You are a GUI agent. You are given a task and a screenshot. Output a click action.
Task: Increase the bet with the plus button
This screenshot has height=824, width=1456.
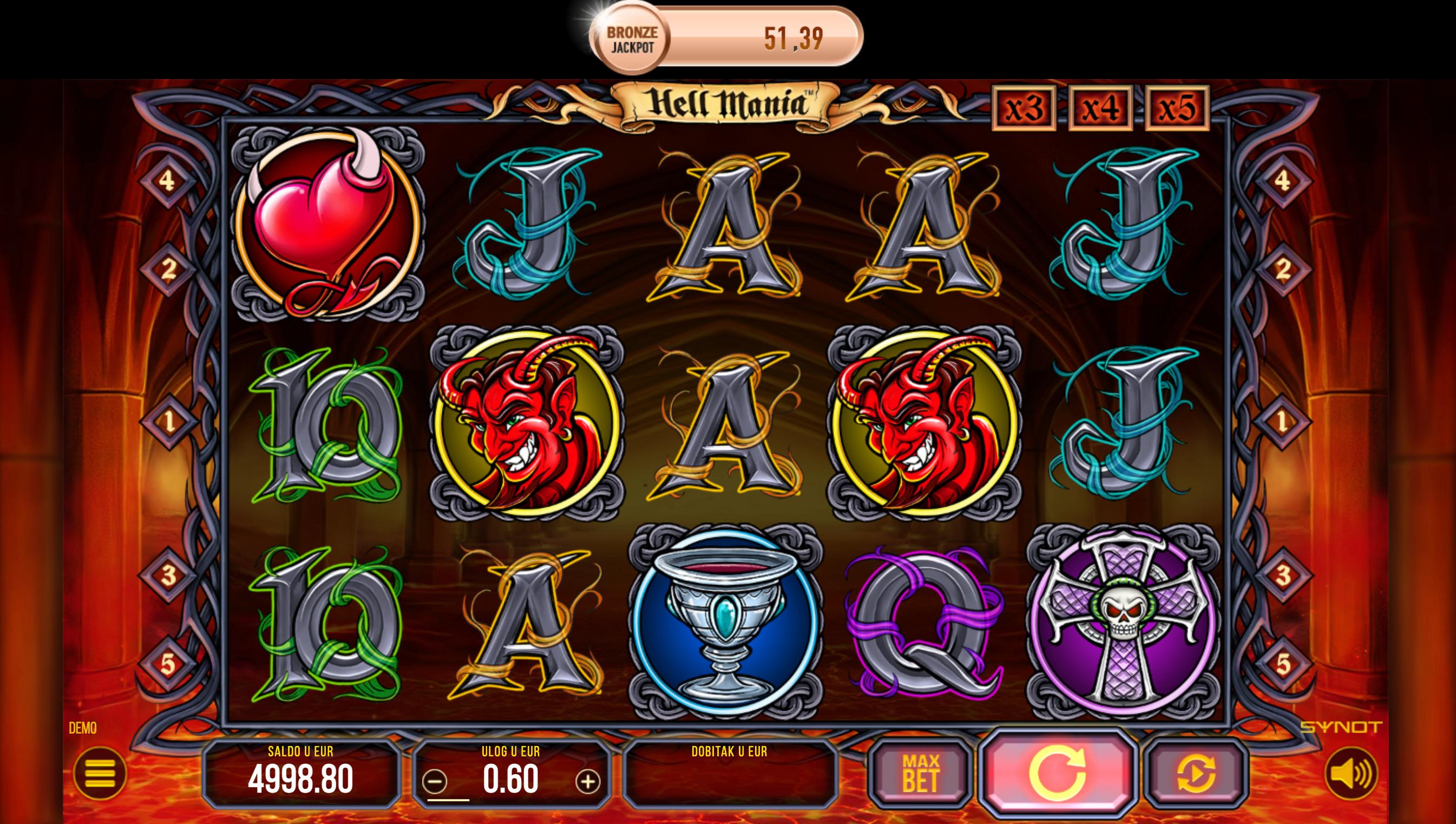(588, 782)
